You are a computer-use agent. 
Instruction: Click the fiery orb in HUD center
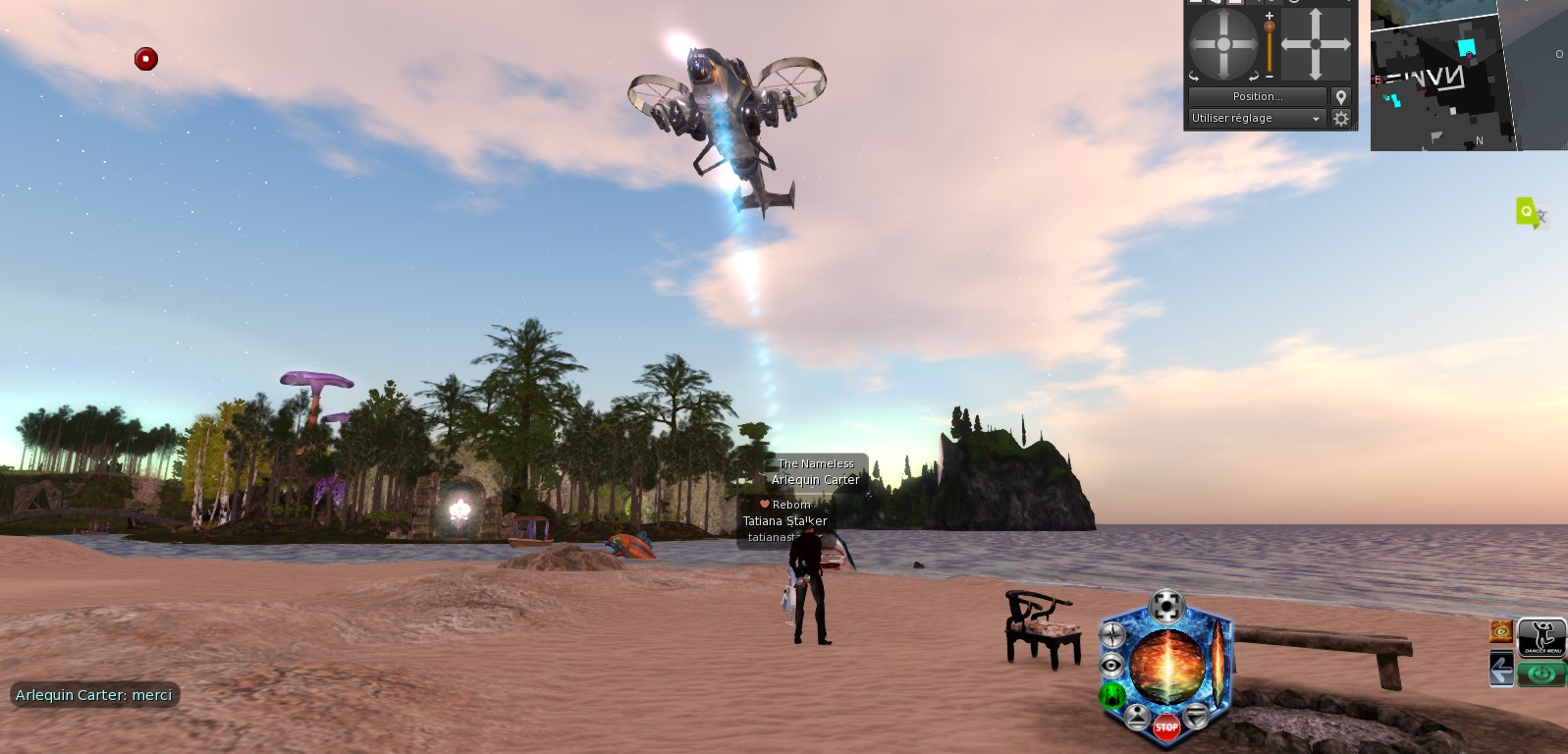(x=1167, y=666)
